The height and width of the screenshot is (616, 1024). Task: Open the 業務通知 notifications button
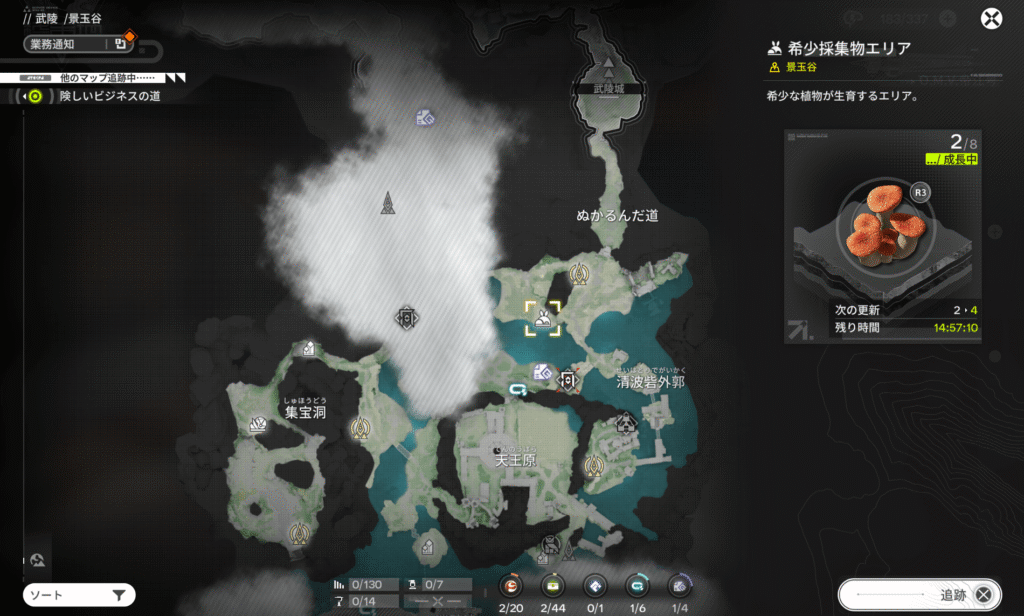click(x=78, y=44)
